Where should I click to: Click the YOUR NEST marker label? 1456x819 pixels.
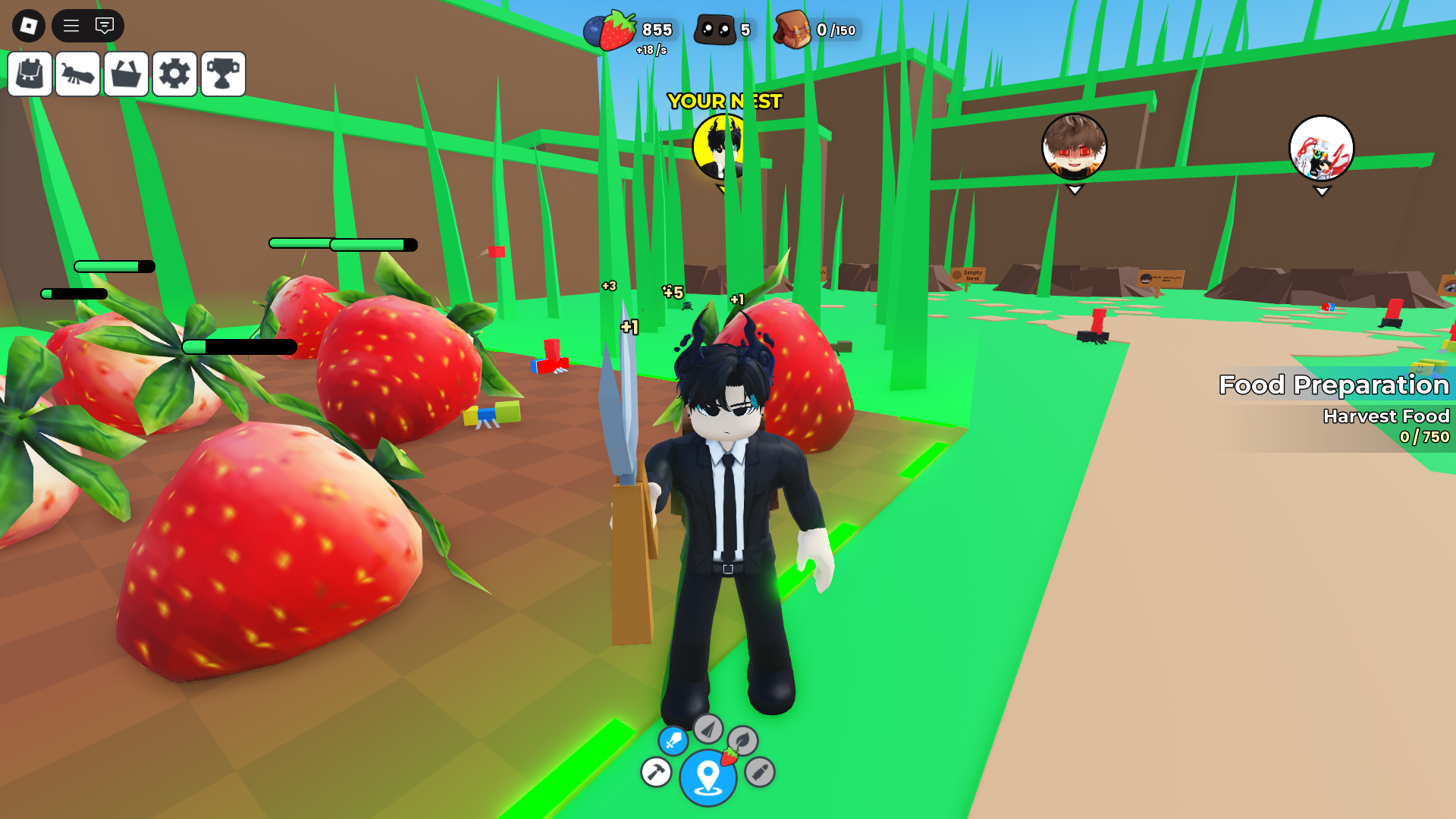click(x=724, y=100)
